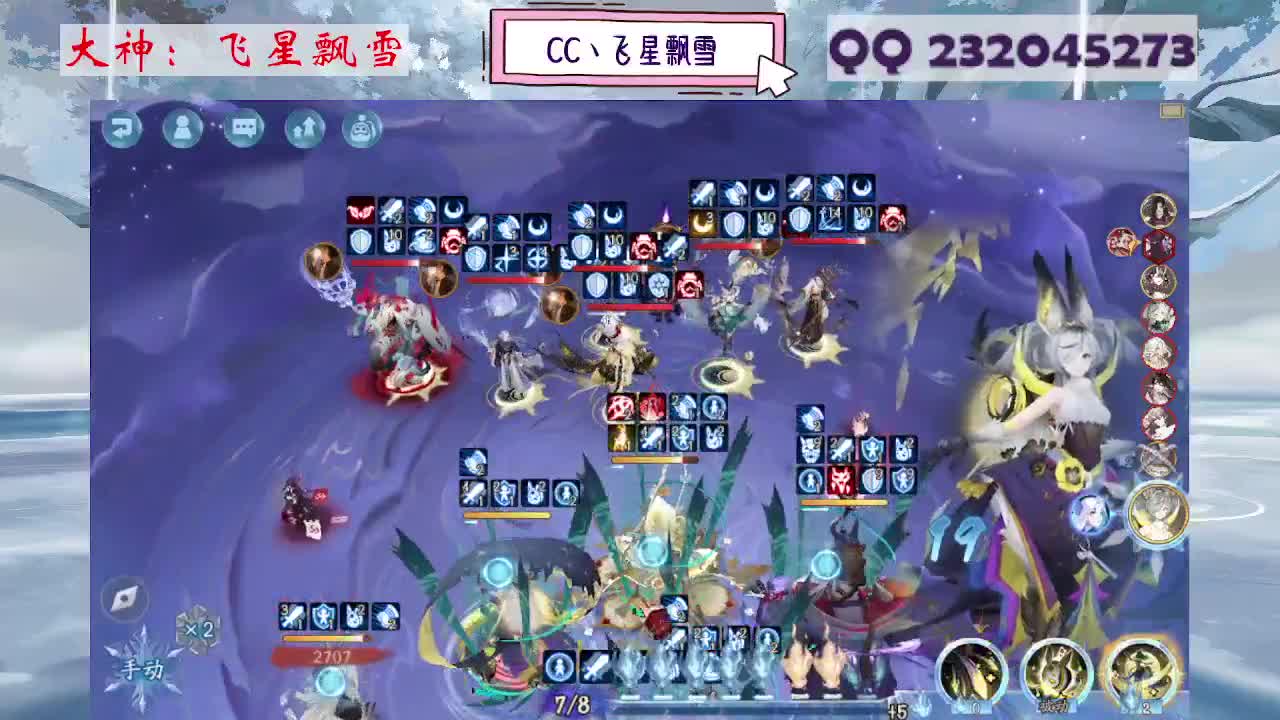The height and width of the screenshot is (720, 1280).
Task: Click the growth boost icon with two figures
Action: tap(302, 129)
